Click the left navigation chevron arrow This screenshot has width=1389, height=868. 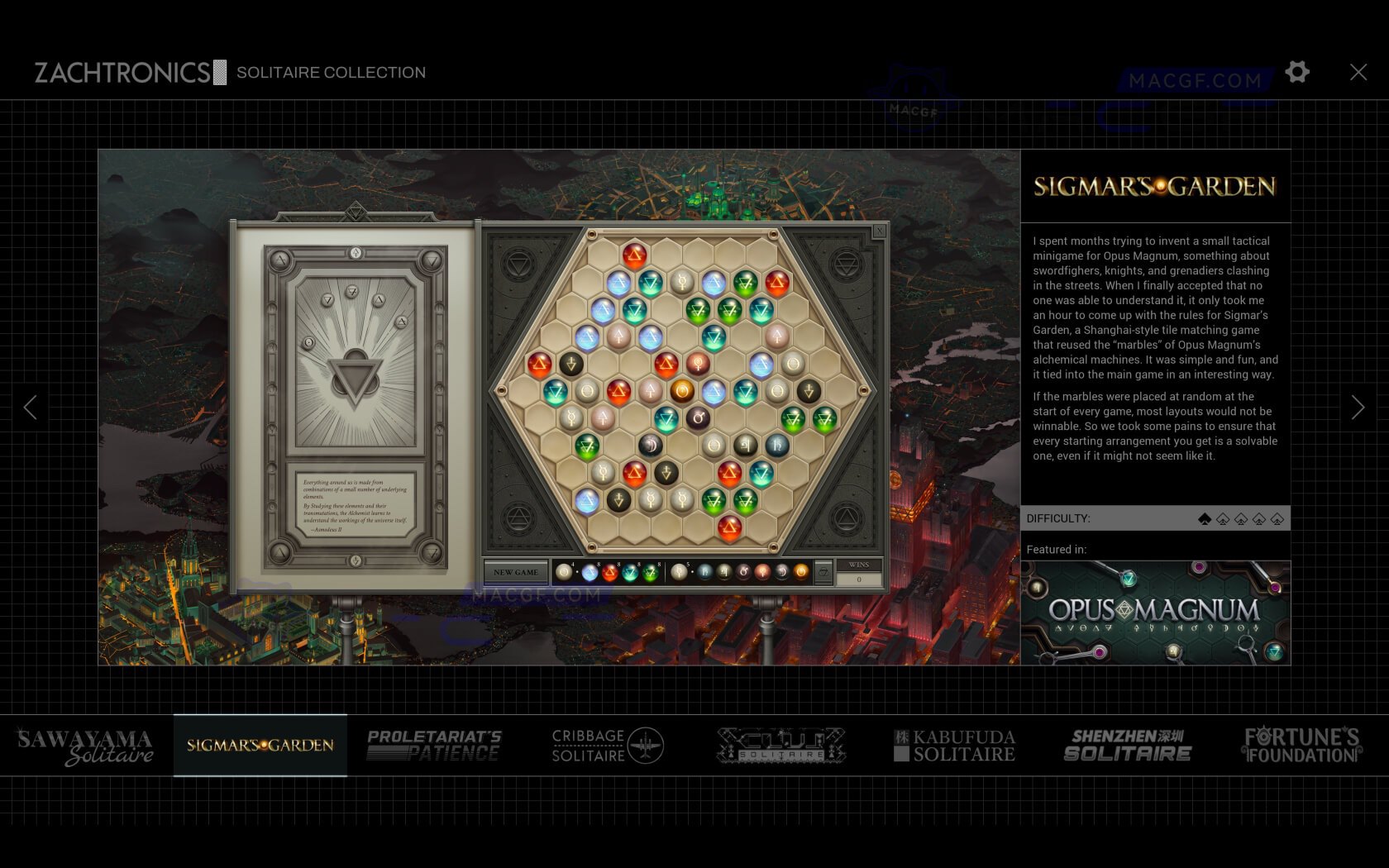[31, 407]
